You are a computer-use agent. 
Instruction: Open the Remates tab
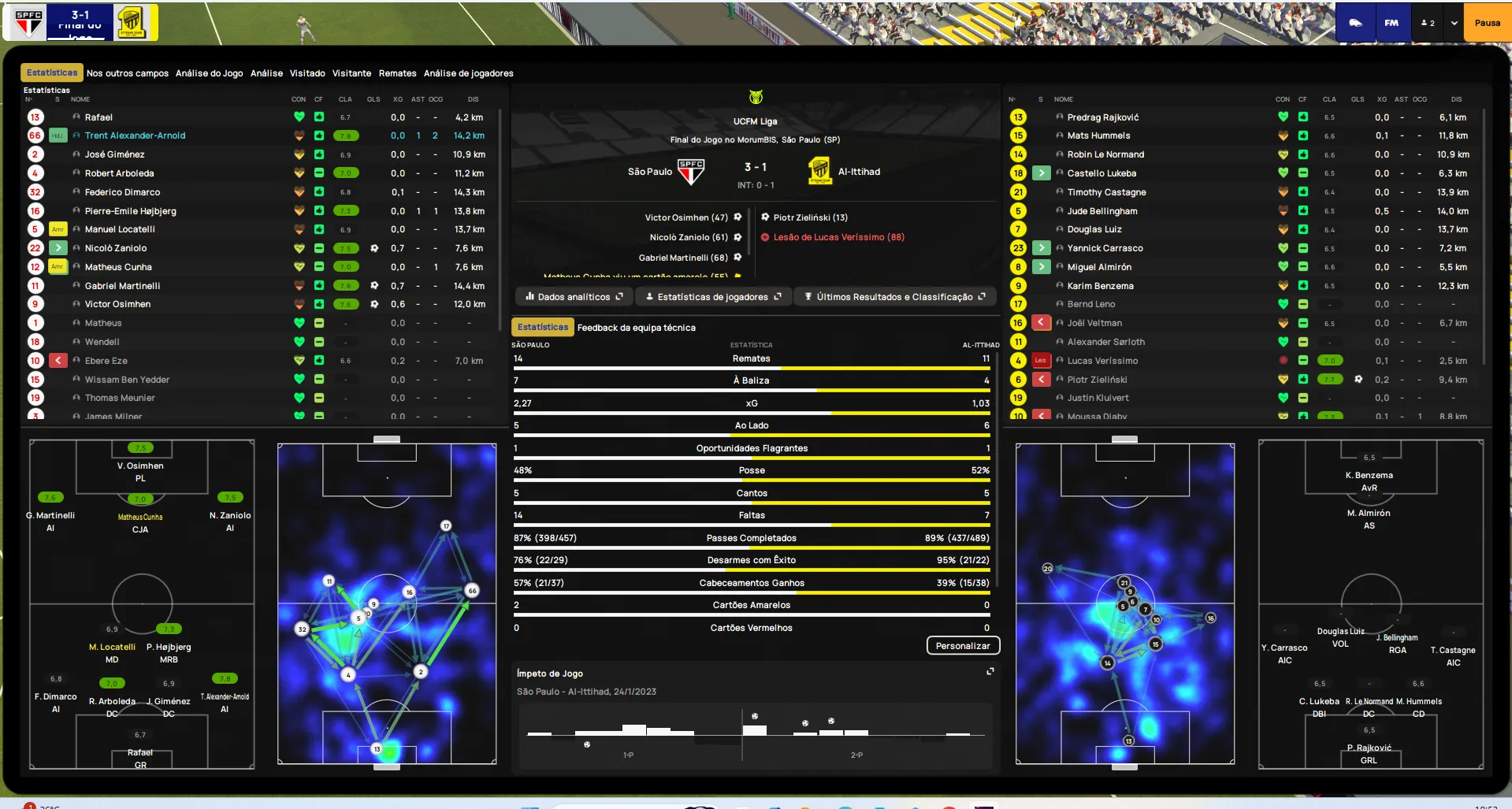(397, 73)
